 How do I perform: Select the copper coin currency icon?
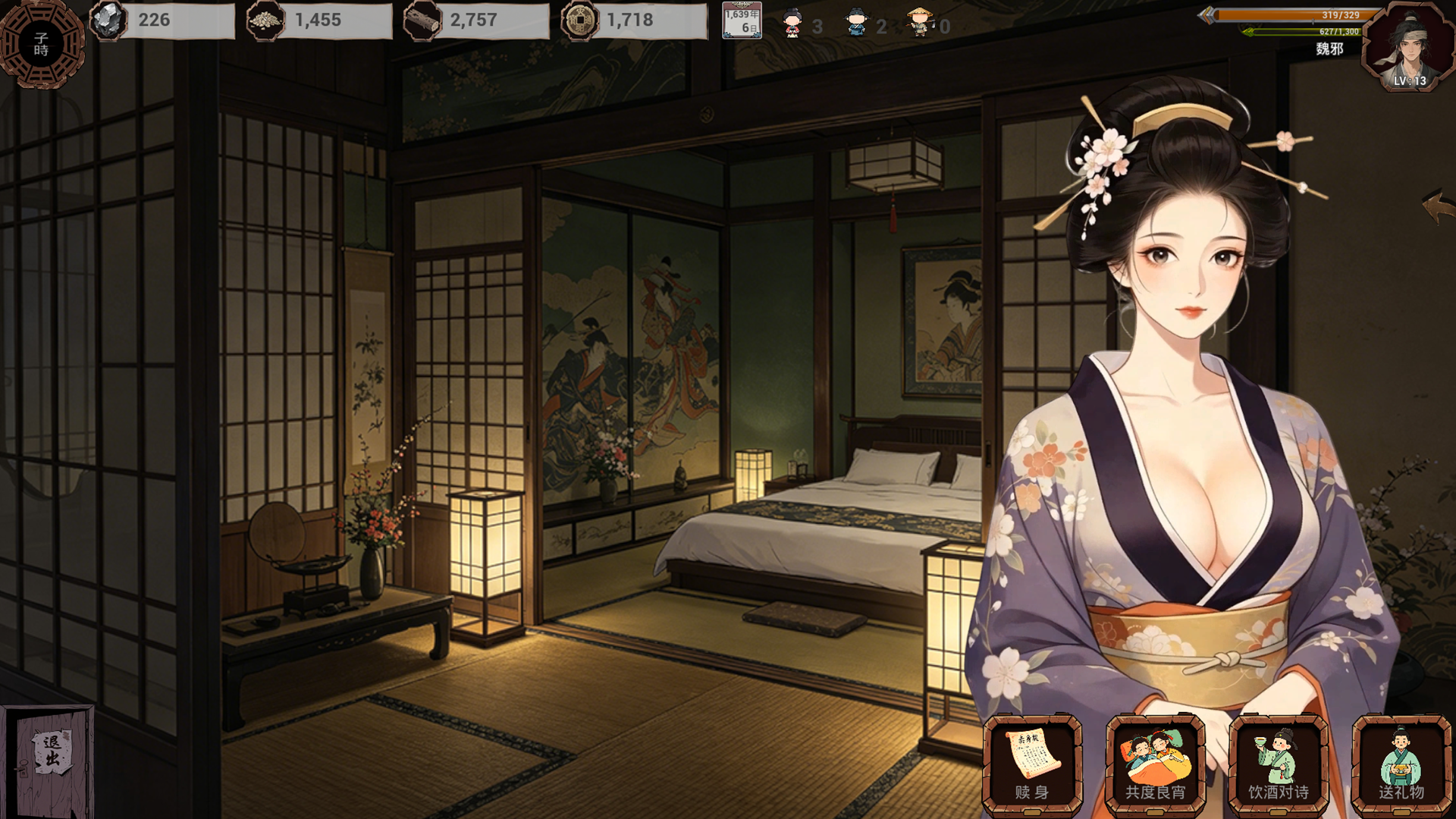point(579,20)
